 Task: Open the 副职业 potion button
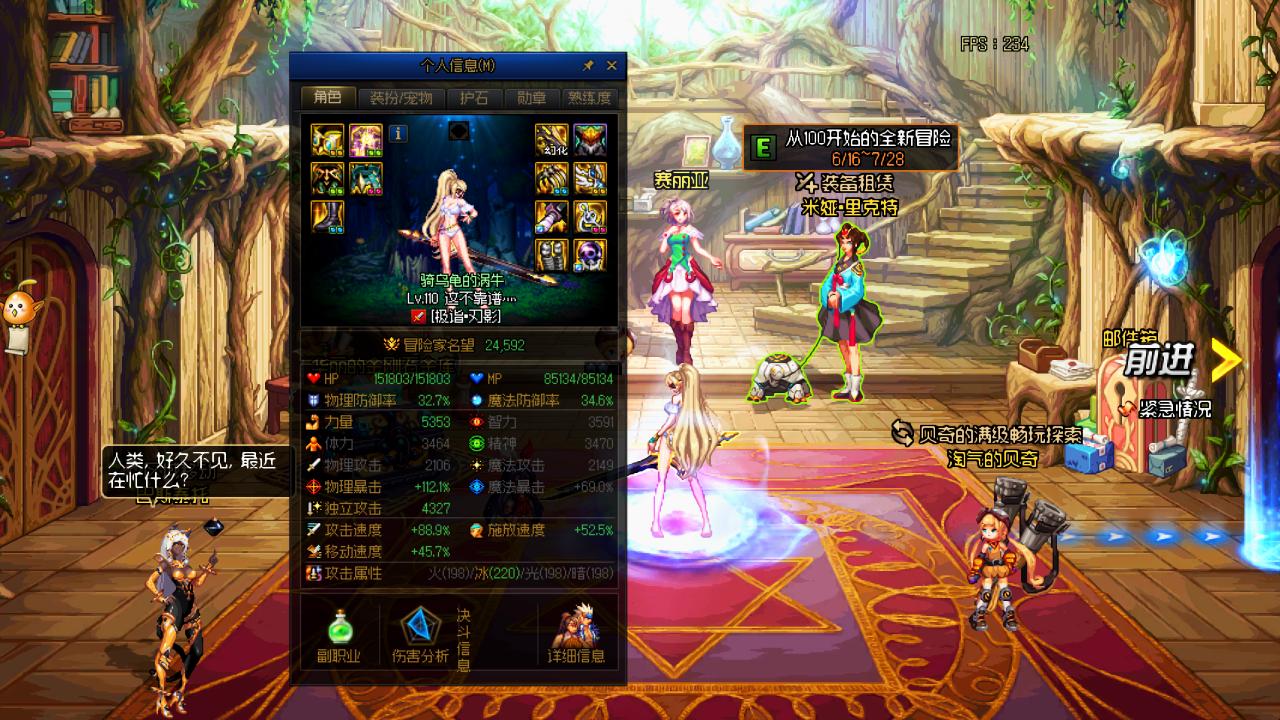pos(340,637)
